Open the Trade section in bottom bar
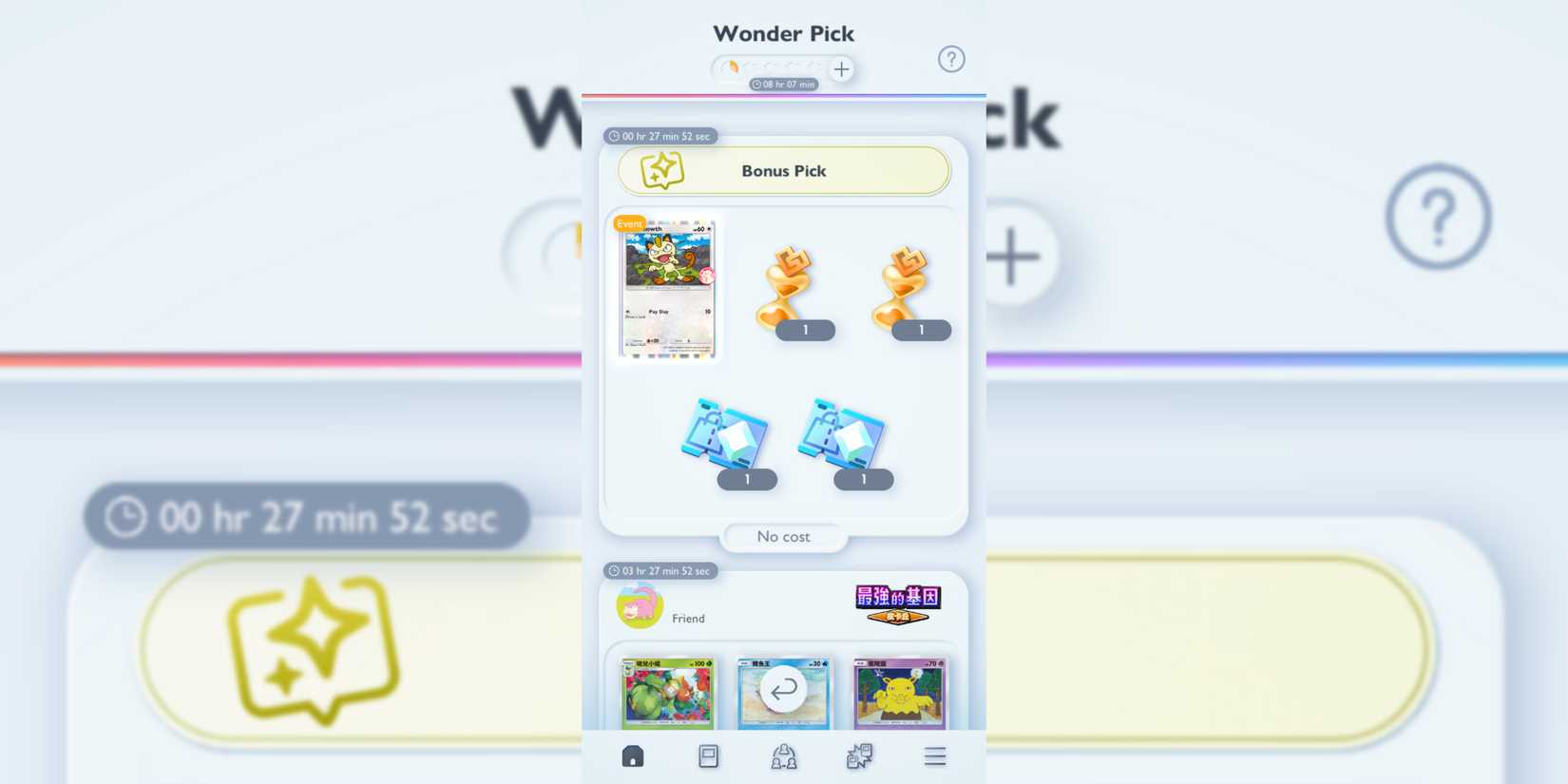This screenshot has width=1568, height=784. coord(857,755)
